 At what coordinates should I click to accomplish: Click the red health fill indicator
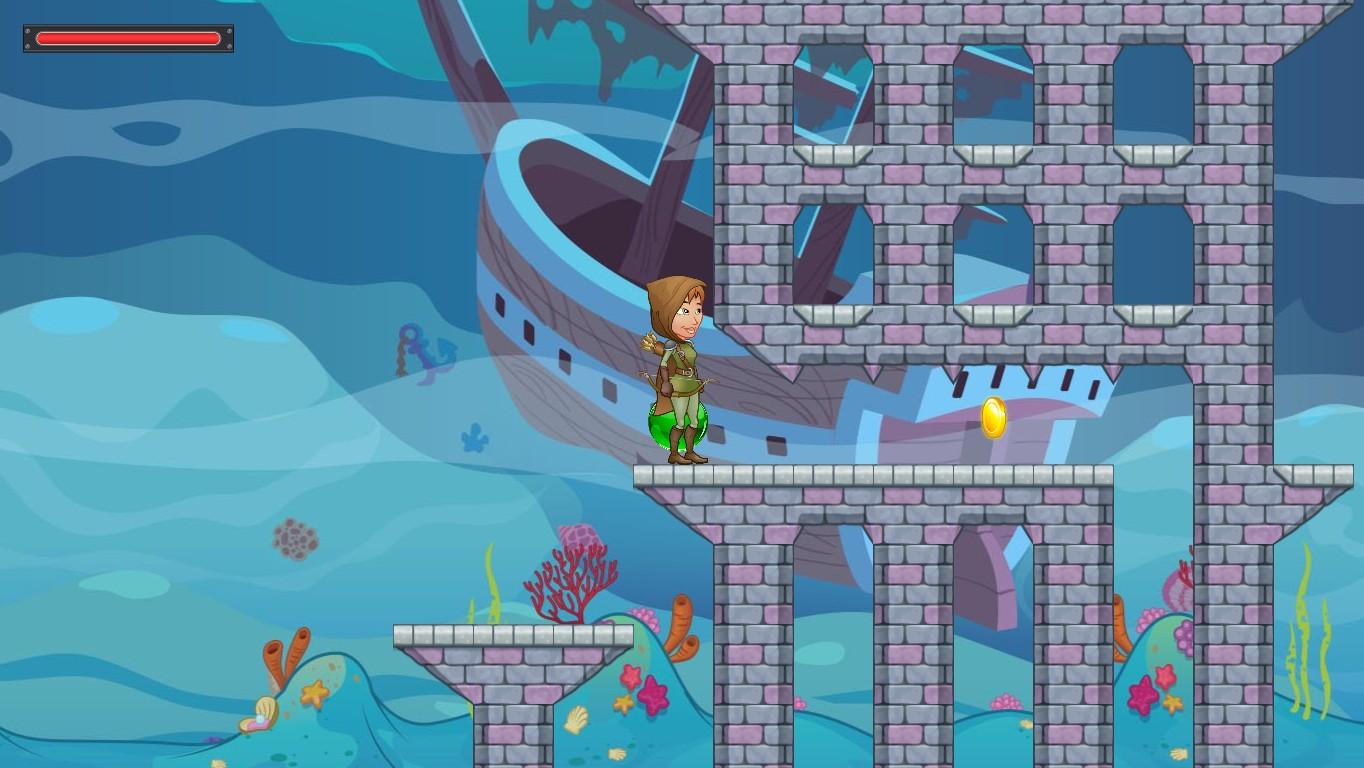click(128, 38)
